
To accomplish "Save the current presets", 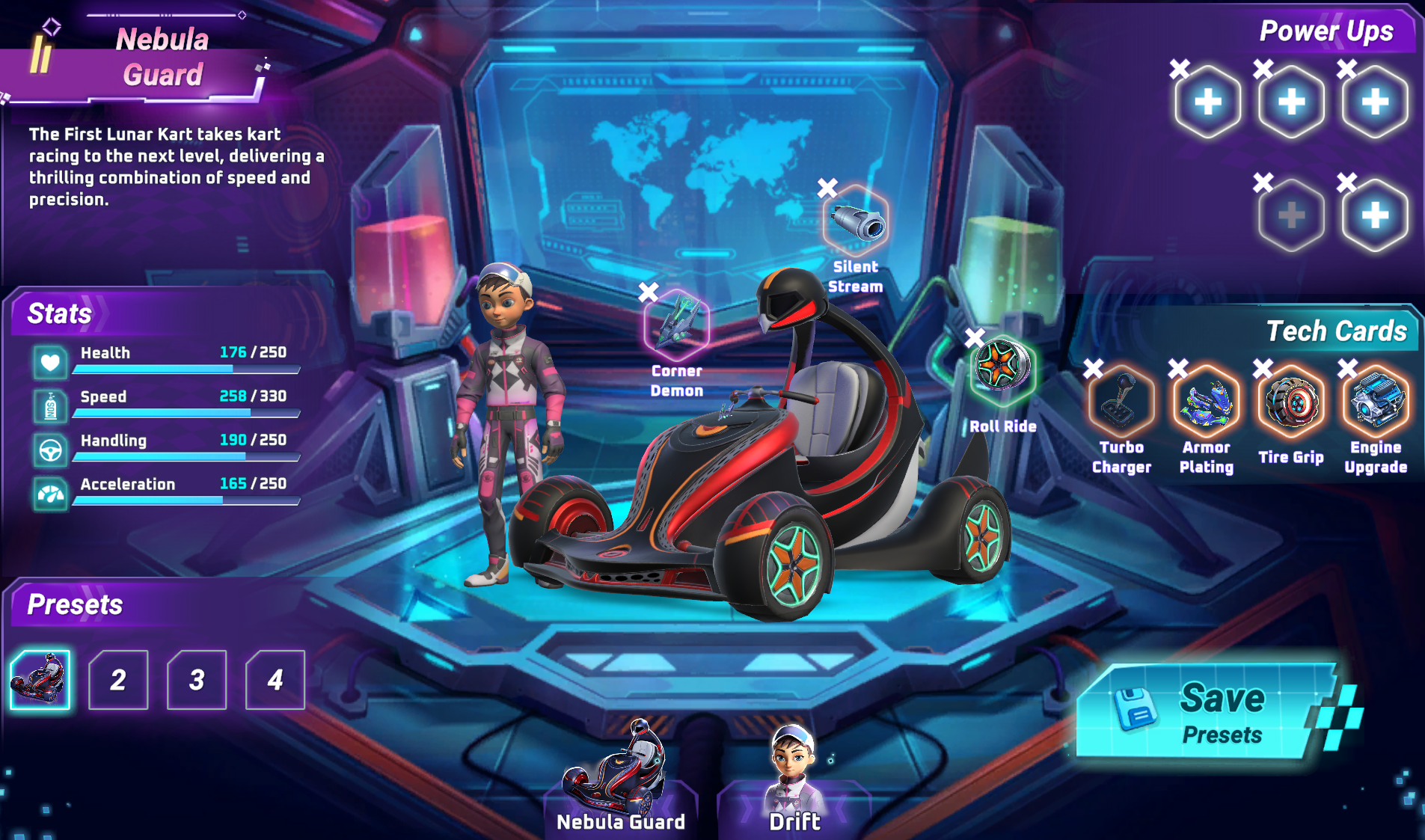I will tap(1206, 712).
